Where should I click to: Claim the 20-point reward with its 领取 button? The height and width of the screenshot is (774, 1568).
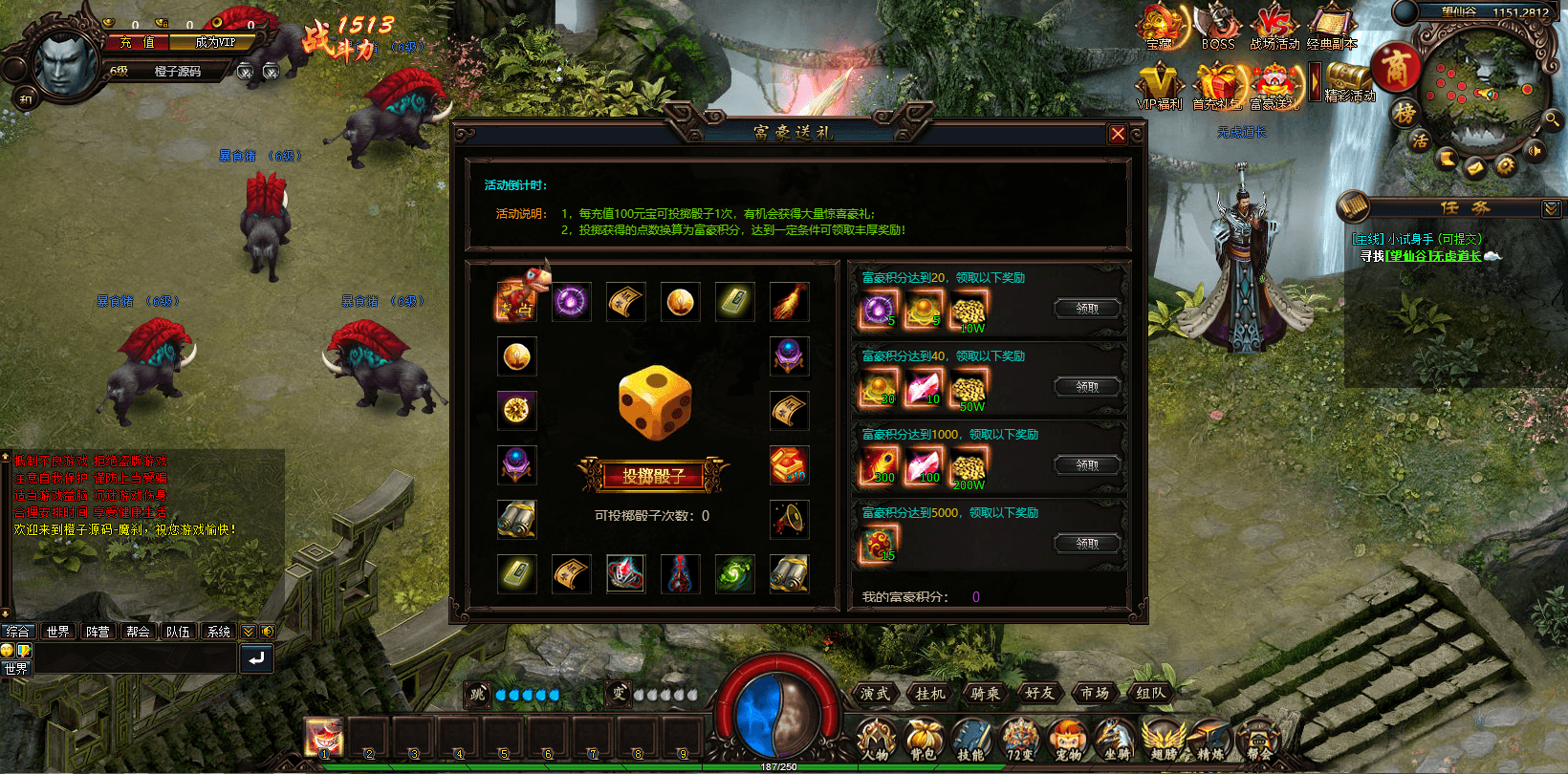pyautogui.click(x=1087, y=308)
